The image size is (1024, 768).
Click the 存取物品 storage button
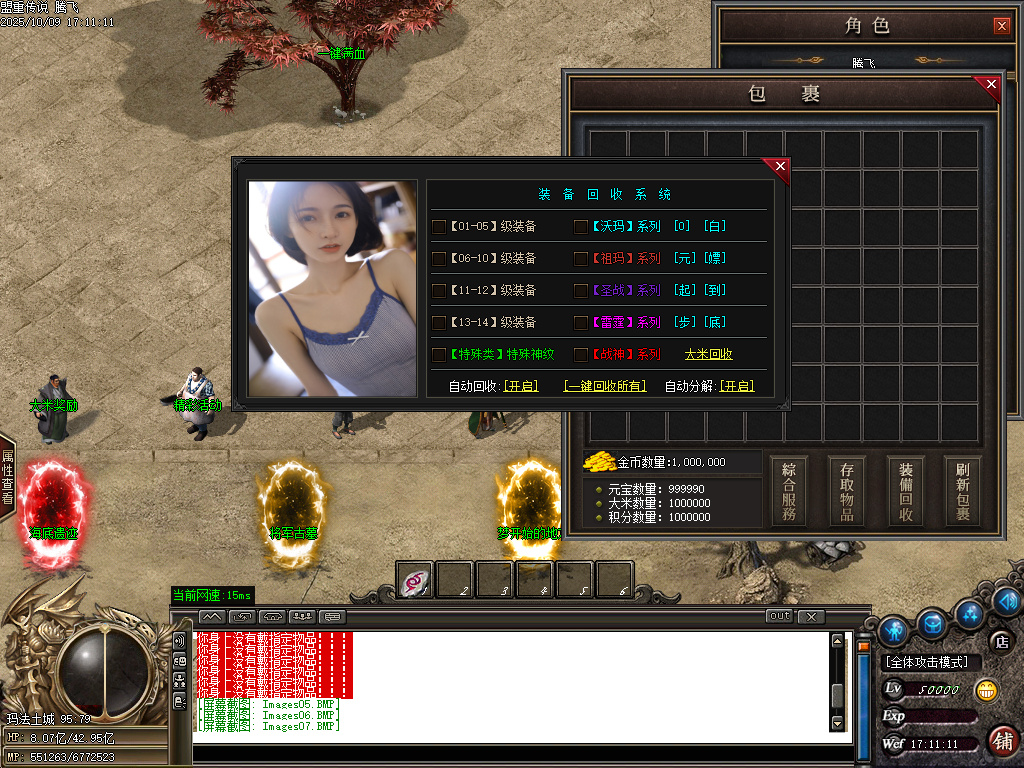tap(848, 490)
